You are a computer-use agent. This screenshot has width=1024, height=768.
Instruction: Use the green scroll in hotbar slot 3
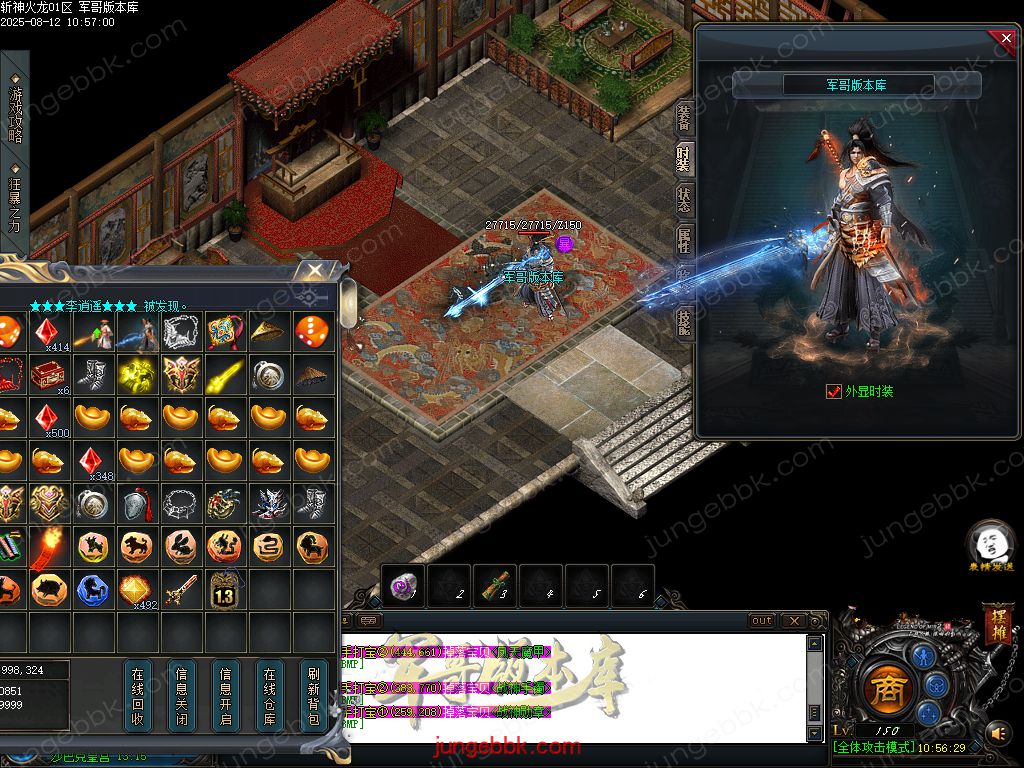coord(495,586)
